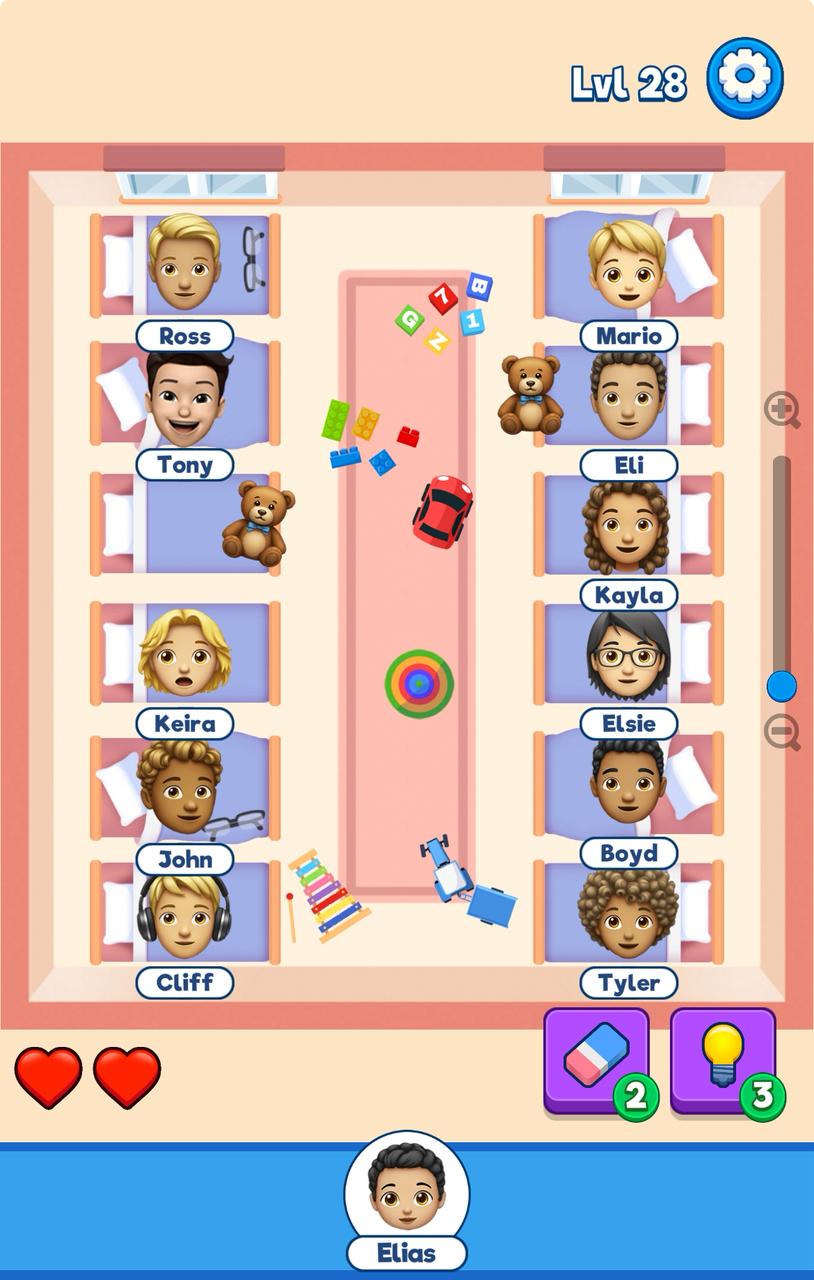Pick Boyd's bed

coord(628,785)
